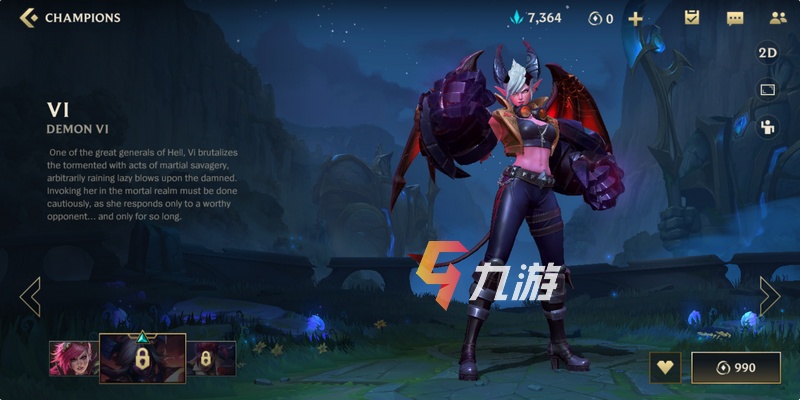Show the next champion with right arrow
This screenshot has height=400, width=800.
point(769,296)
